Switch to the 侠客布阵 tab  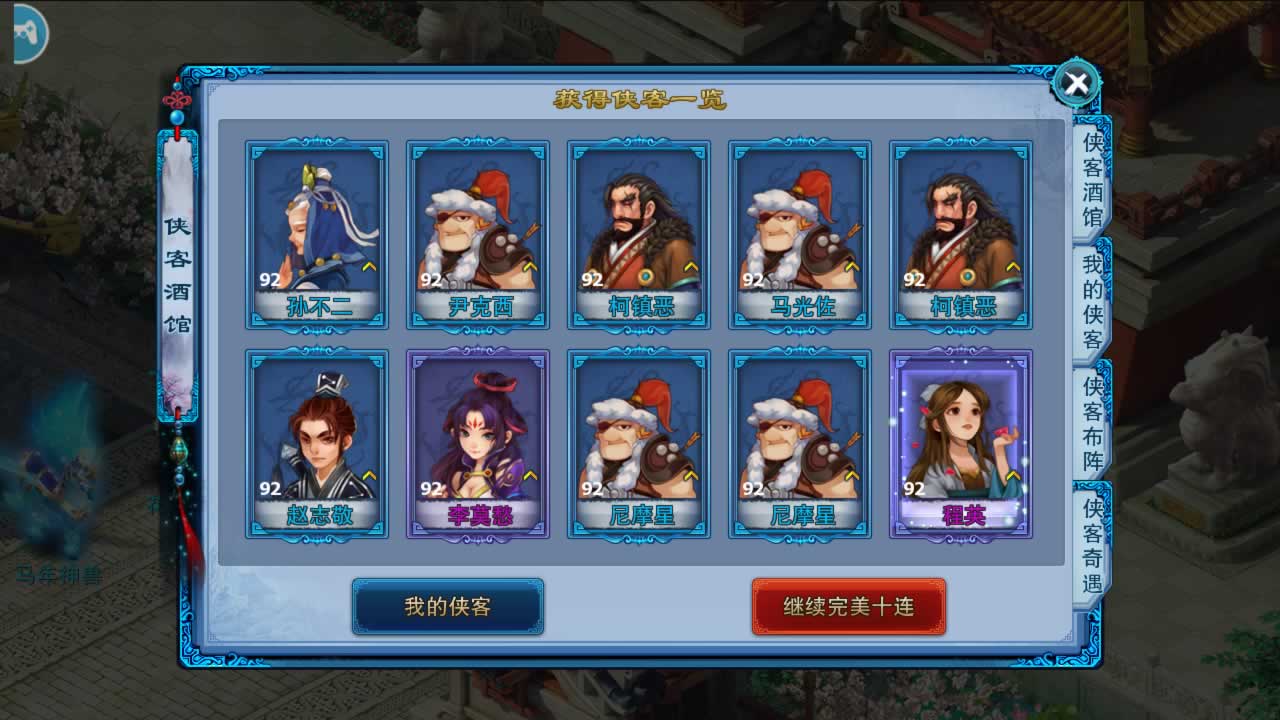(x=1092, y=424)
